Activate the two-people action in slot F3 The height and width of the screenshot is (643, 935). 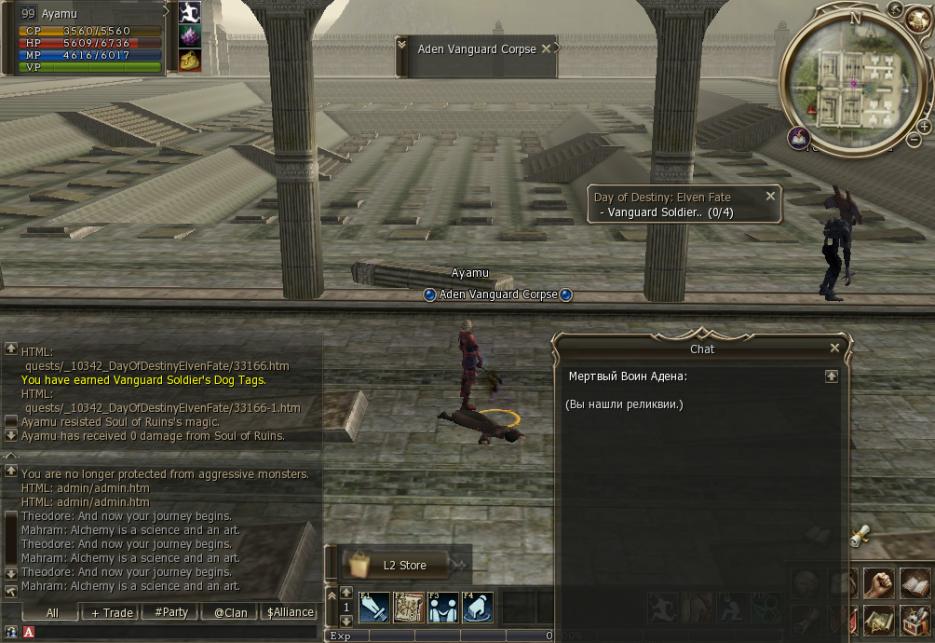click(x=442, y=607)
